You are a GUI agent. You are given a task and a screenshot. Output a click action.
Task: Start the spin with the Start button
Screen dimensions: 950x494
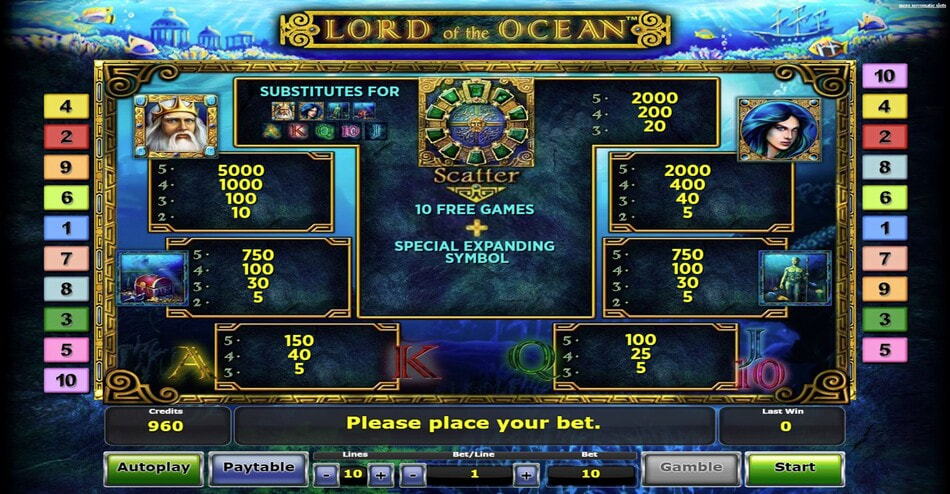795,467
